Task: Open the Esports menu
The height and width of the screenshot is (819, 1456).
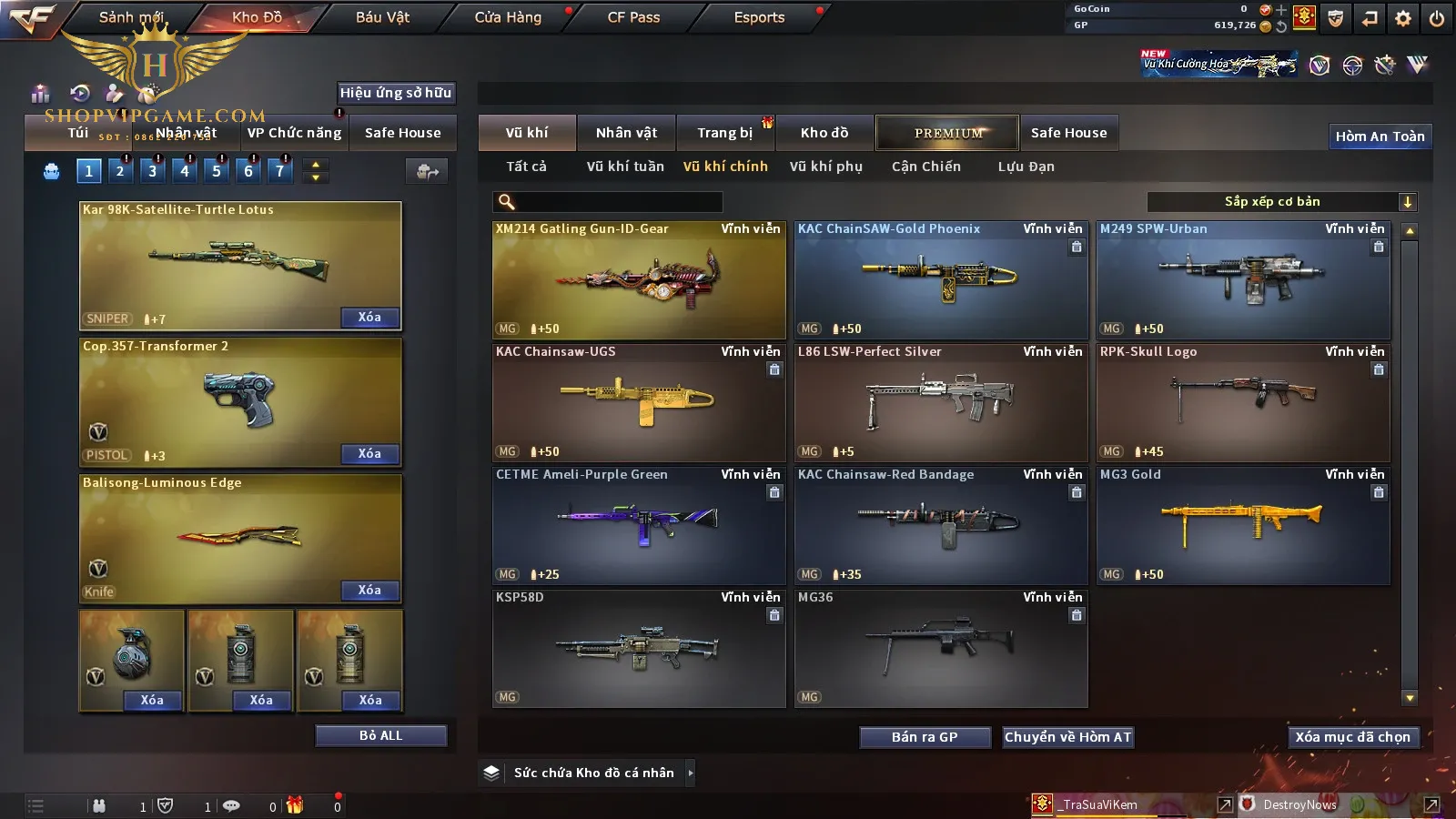Action: coord(759,17)
